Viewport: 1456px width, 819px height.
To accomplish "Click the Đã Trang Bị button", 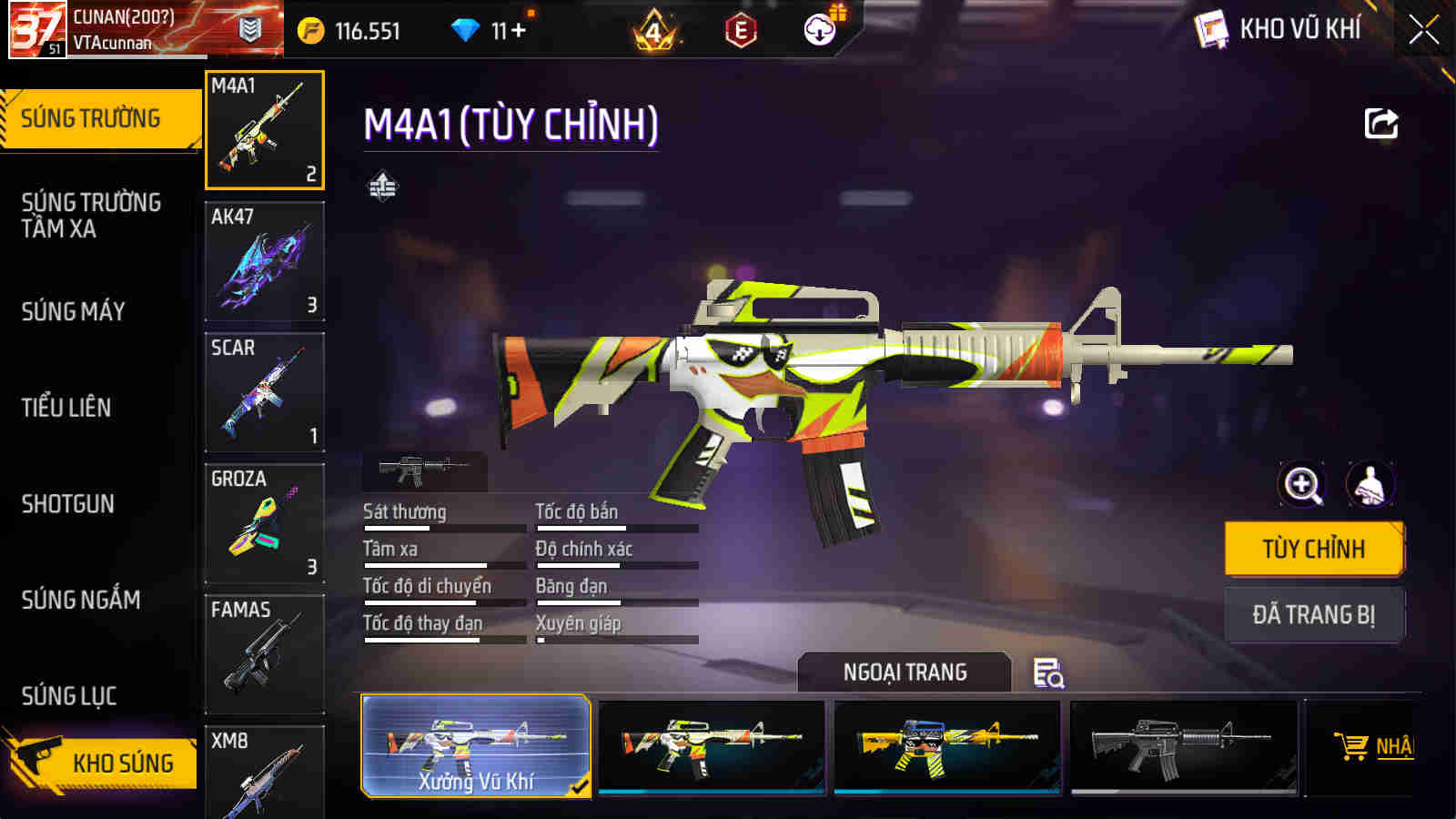I will 1313,614.
